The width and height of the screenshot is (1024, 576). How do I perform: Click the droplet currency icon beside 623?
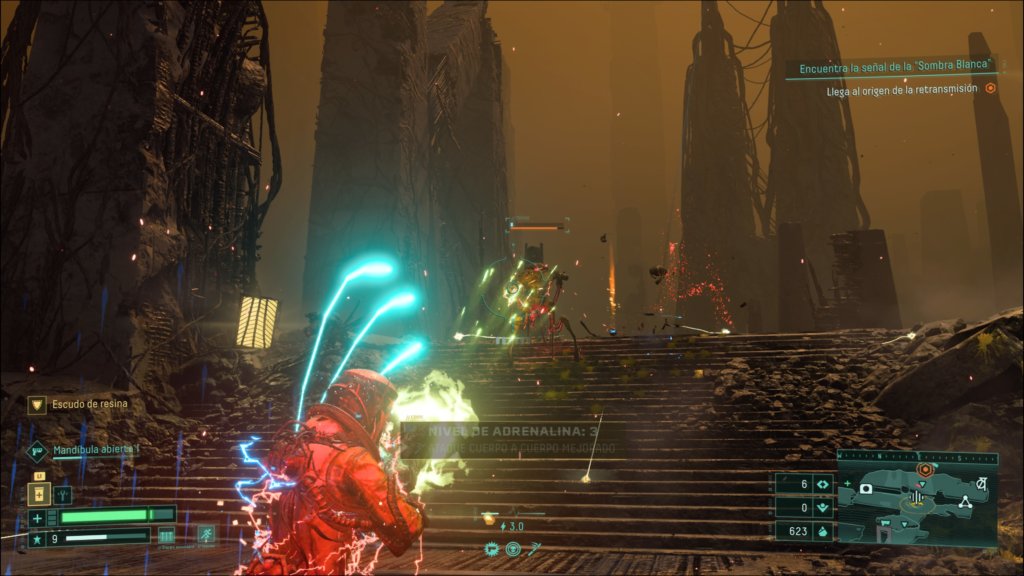824,531
